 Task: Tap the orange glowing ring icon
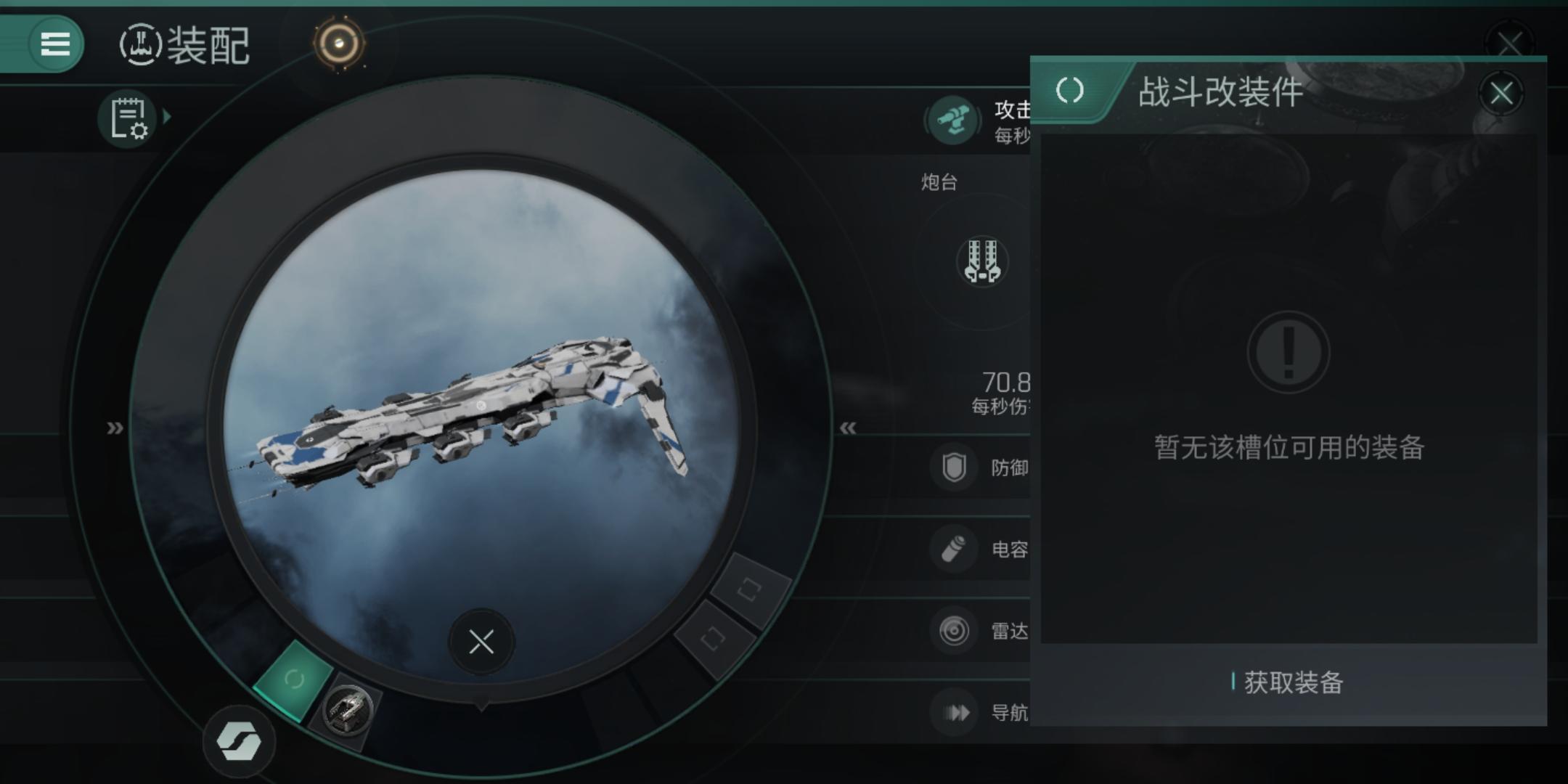[339, 44]
